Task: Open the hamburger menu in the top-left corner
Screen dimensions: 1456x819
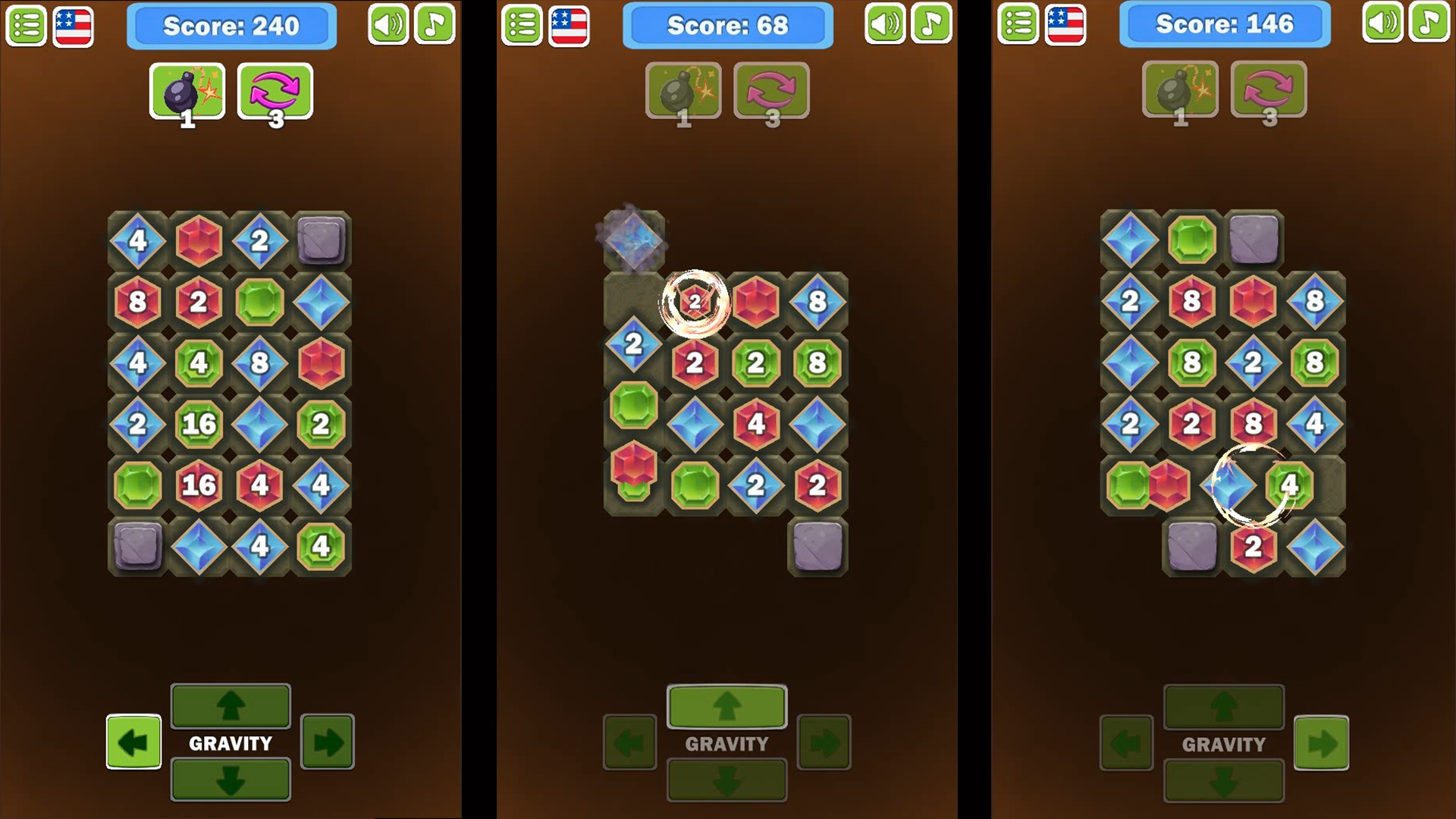Action: click(26, 24)
